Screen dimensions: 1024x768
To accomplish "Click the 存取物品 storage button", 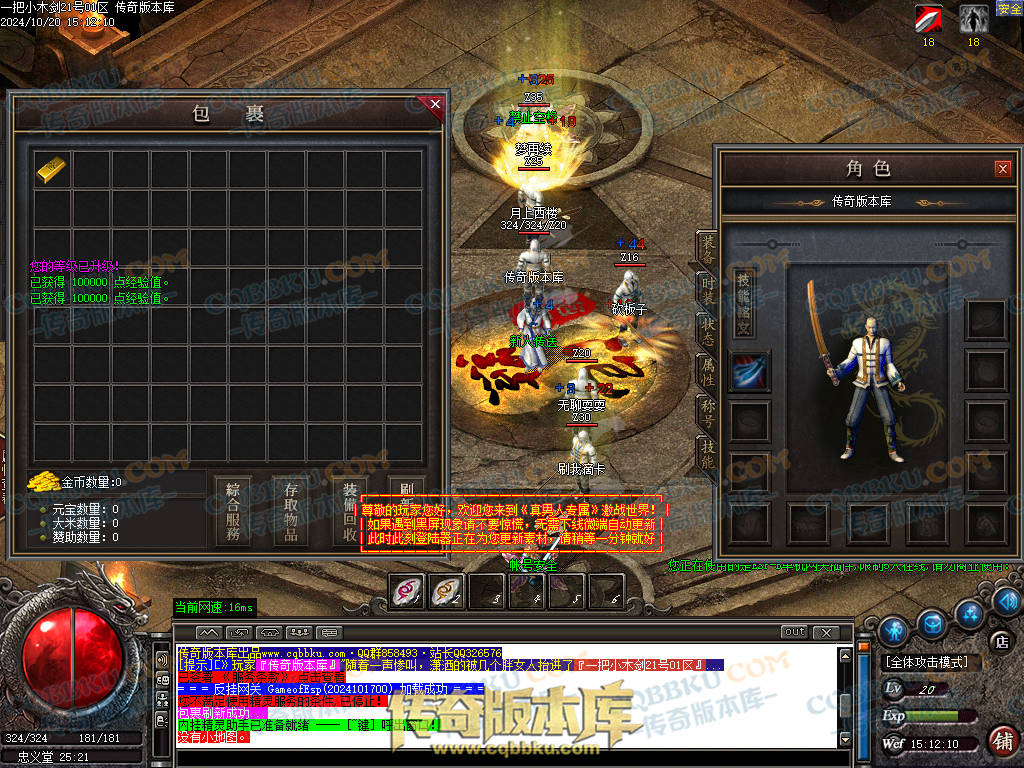I will tap(291, 510).
